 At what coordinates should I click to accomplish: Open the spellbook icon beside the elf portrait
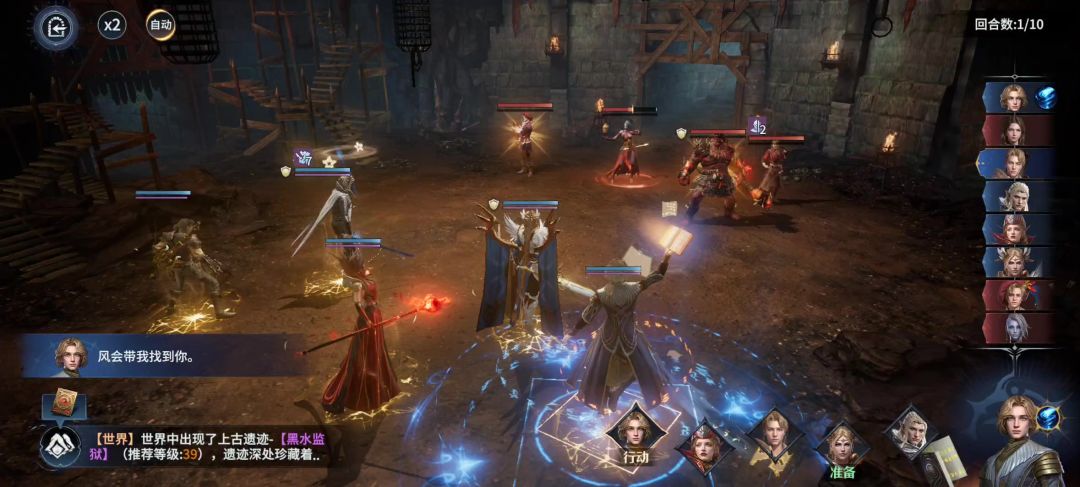940,460
